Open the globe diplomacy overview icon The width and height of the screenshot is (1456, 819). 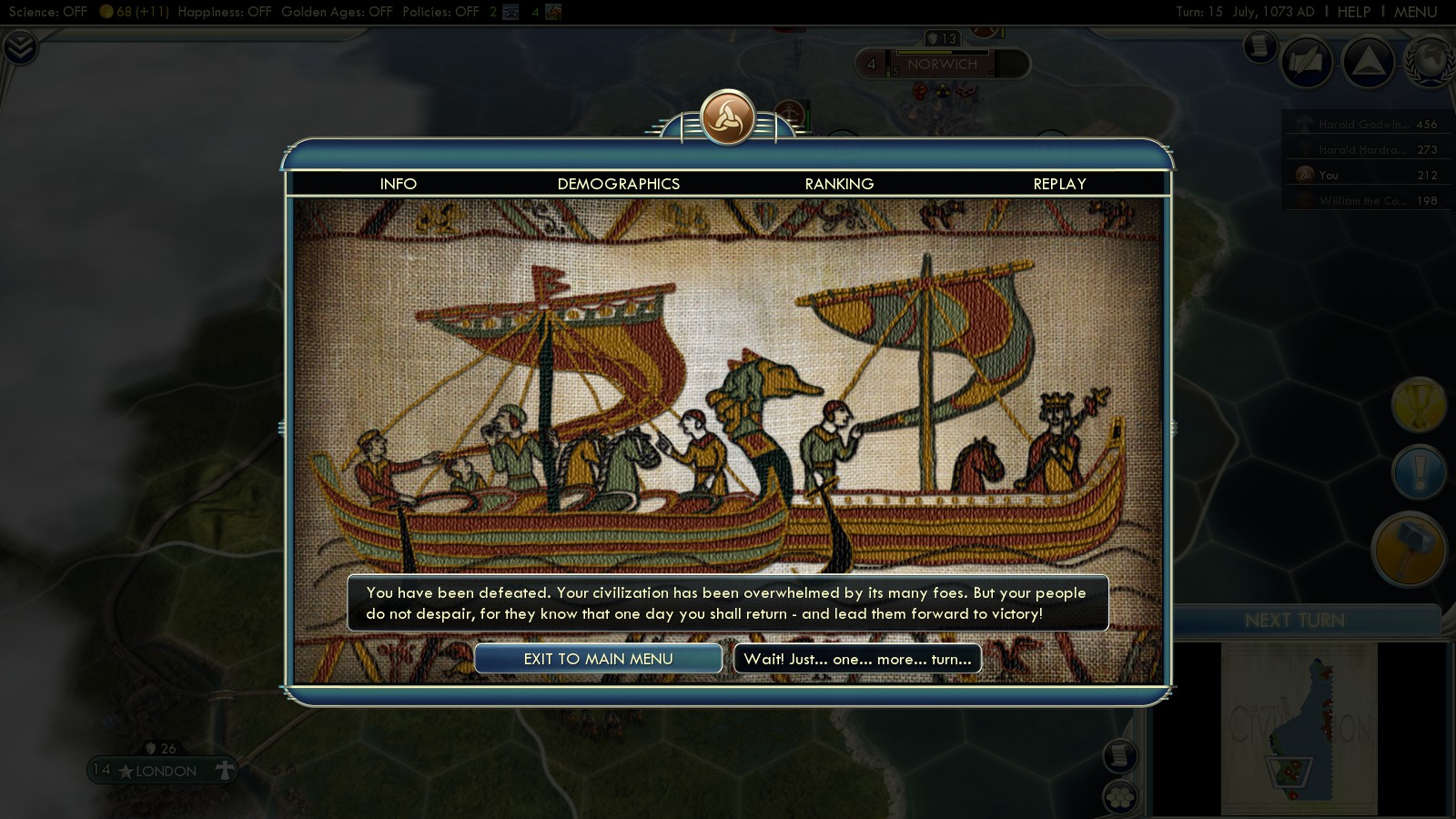(x=1431, y=62)
